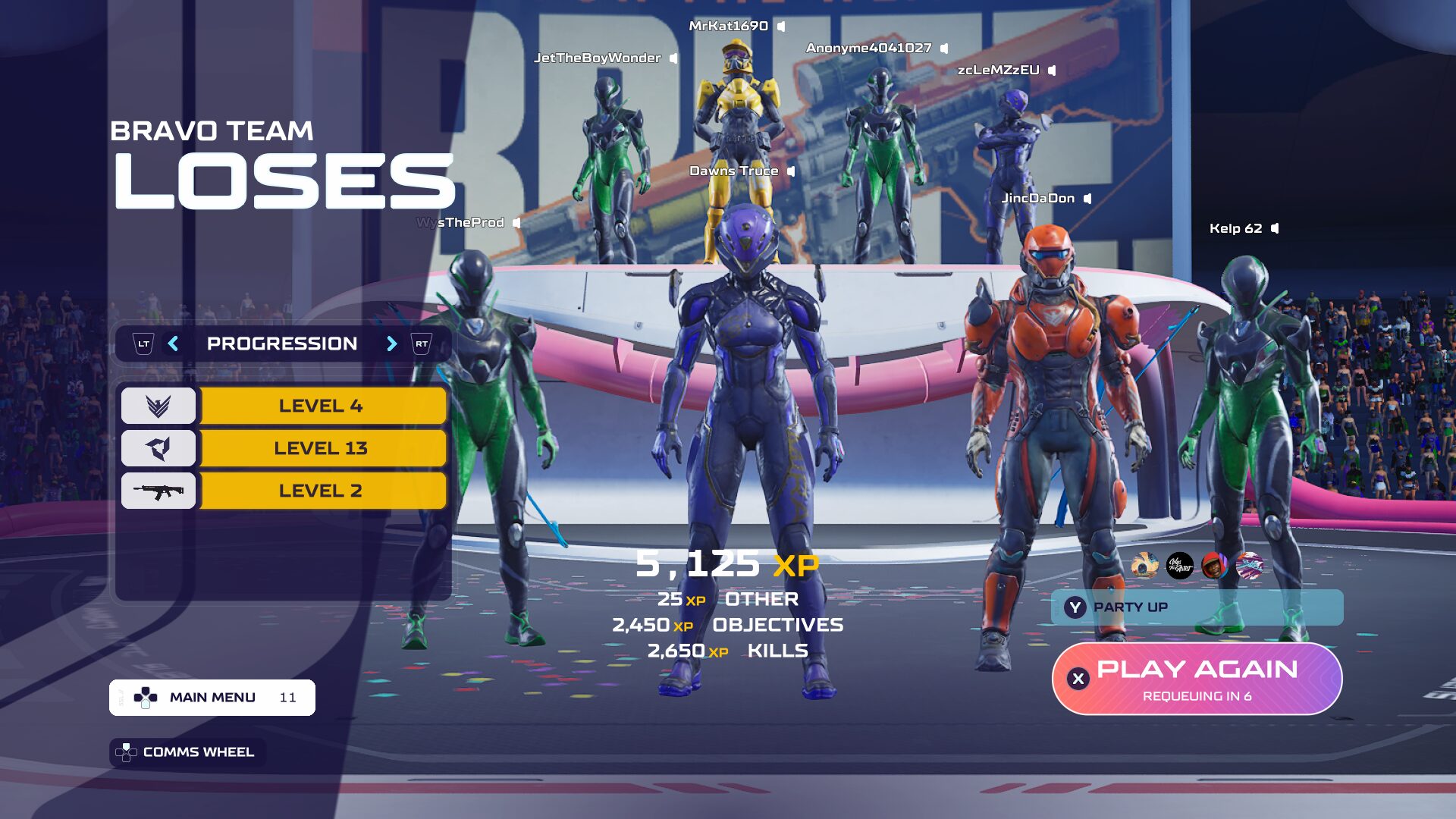Click the Play Again button
This screenshot has width=1456, height=819.
1197,679
